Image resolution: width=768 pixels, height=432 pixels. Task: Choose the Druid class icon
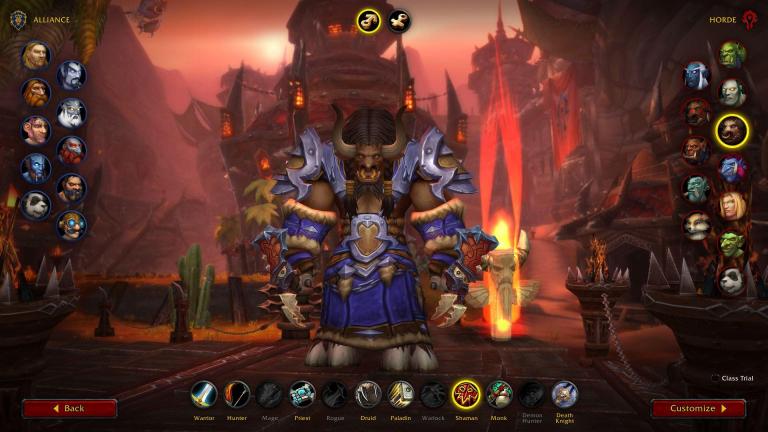367,394
